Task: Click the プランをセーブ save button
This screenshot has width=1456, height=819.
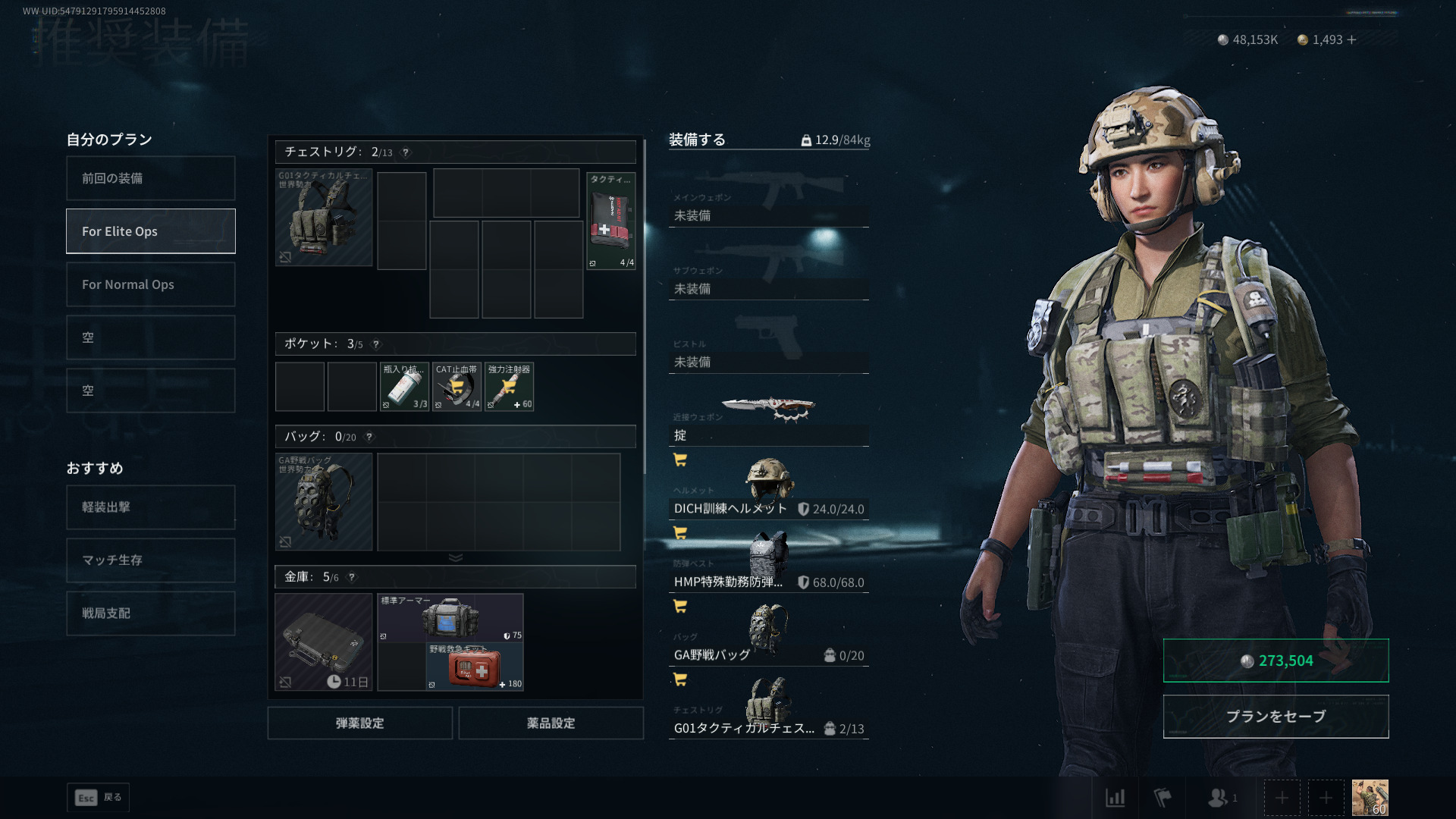Action: [1276, 717]
